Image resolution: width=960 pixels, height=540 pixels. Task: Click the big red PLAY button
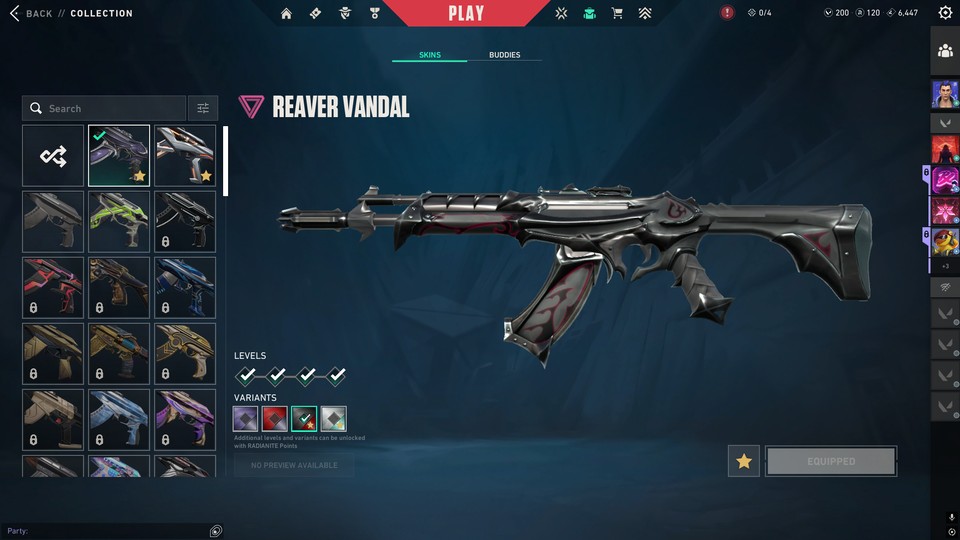click(x=466, y=13)
